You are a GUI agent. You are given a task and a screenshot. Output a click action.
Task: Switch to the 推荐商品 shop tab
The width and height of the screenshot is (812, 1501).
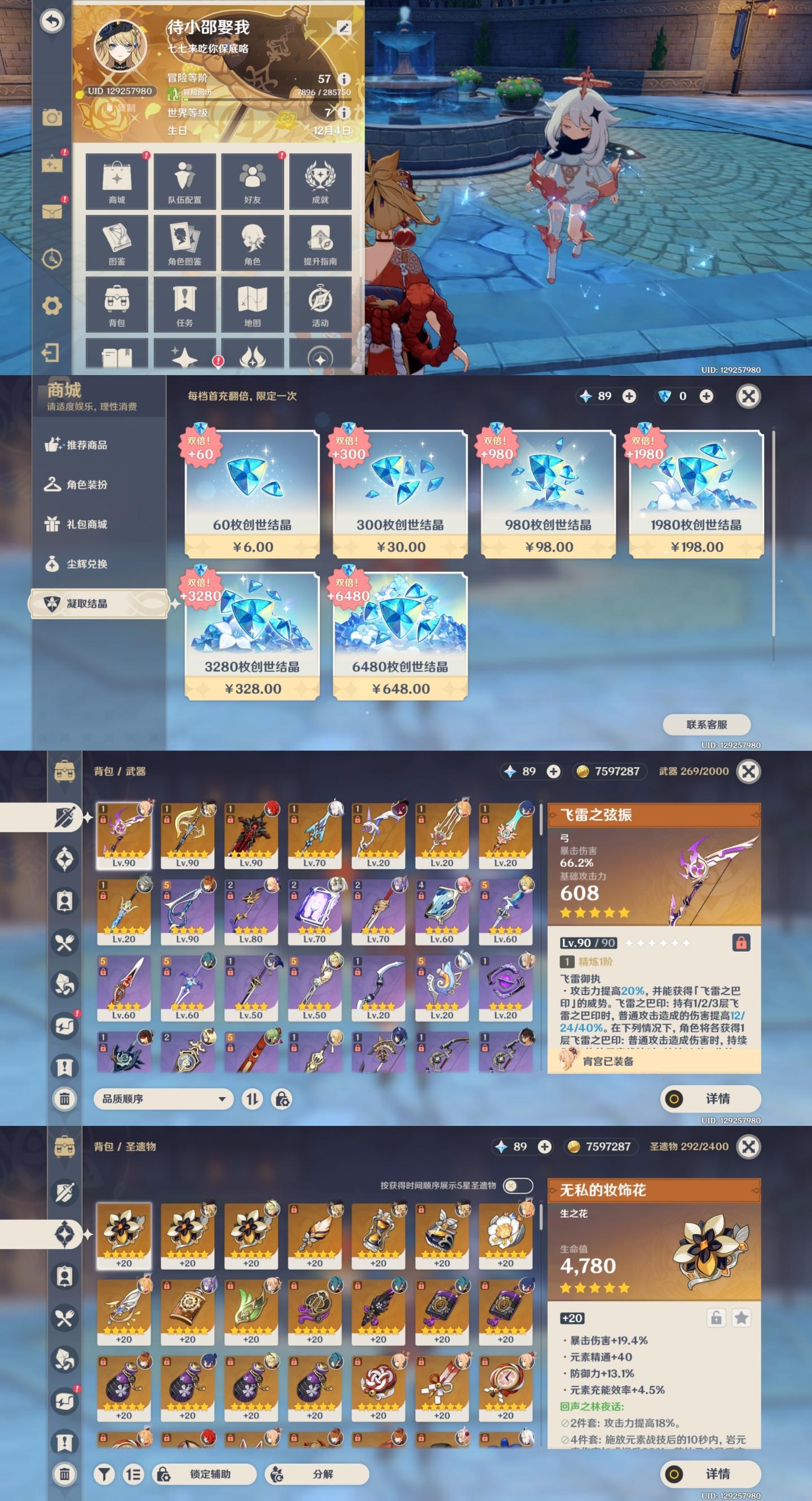point(86,445)
